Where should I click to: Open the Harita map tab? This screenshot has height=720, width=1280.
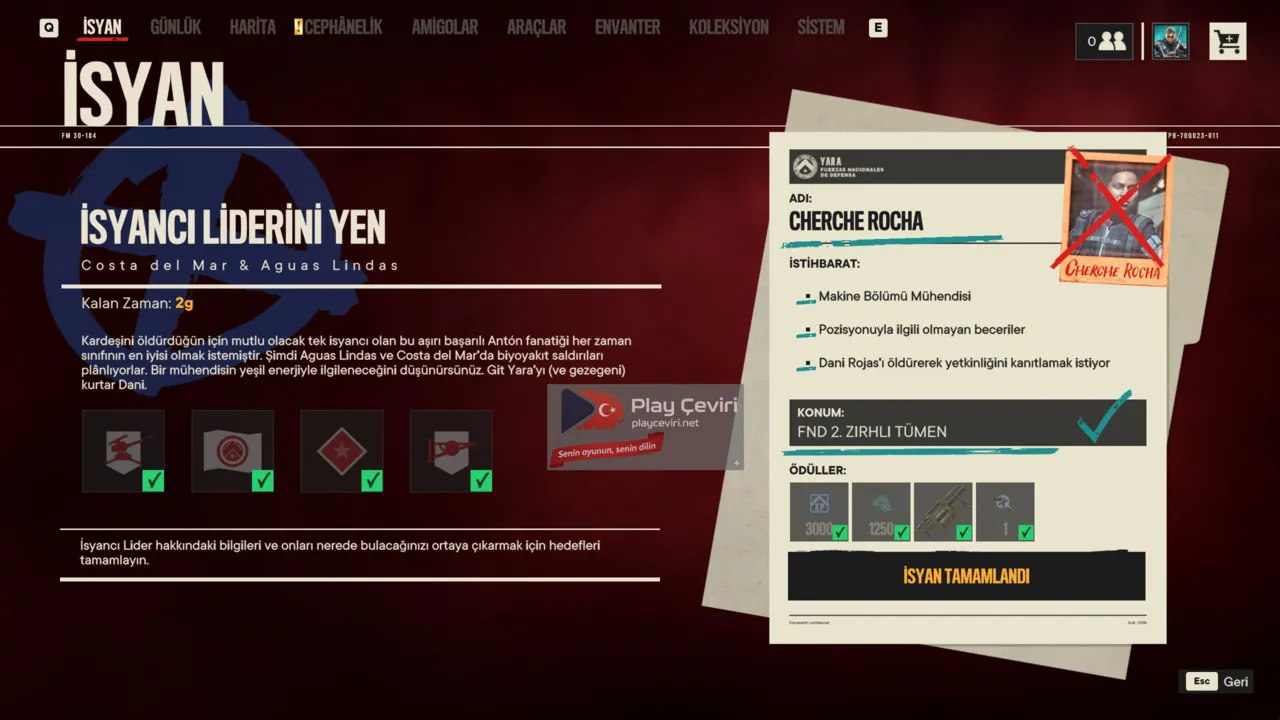pyautogui.click(x=252, y=28)
